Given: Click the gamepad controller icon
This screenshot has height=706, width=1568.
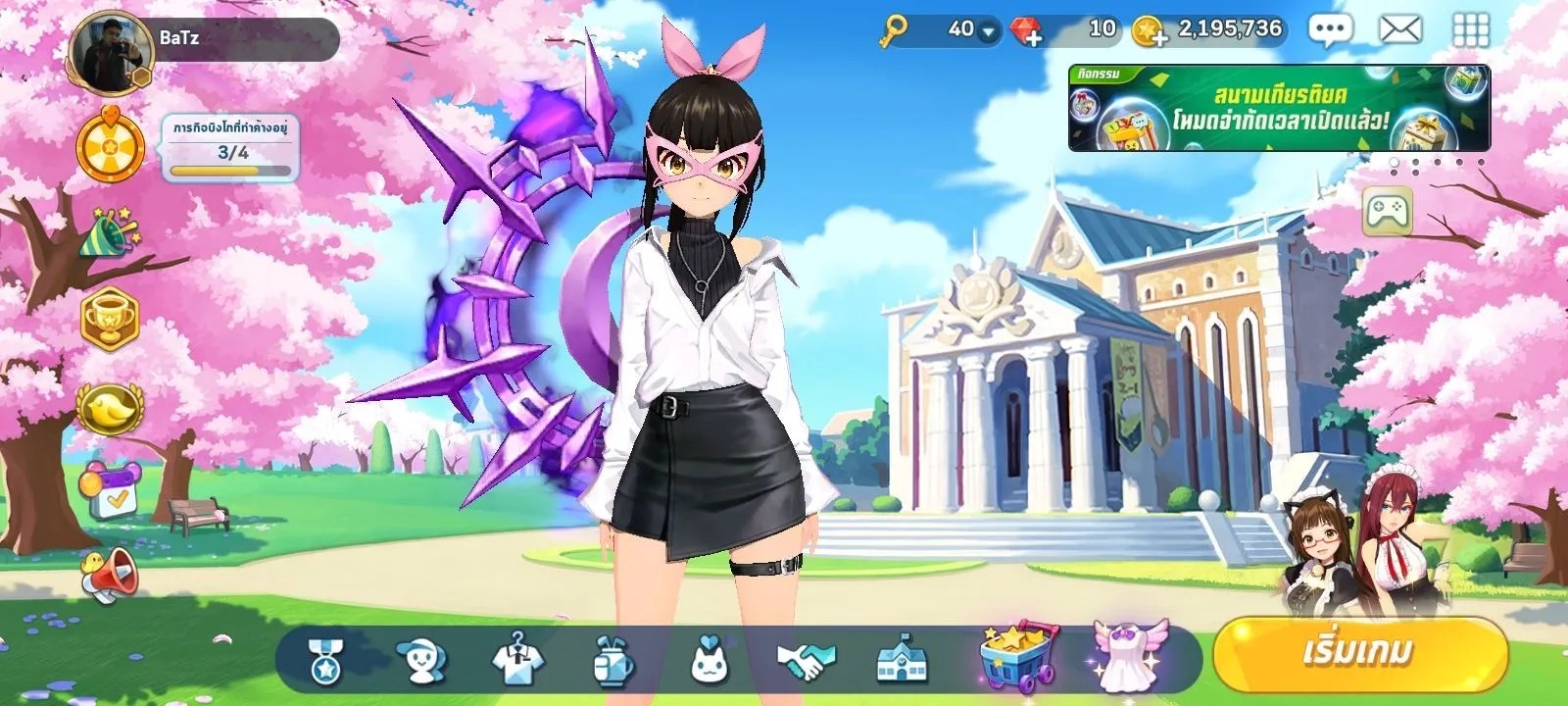Looking at the screenshot, I should point(1387,210).
